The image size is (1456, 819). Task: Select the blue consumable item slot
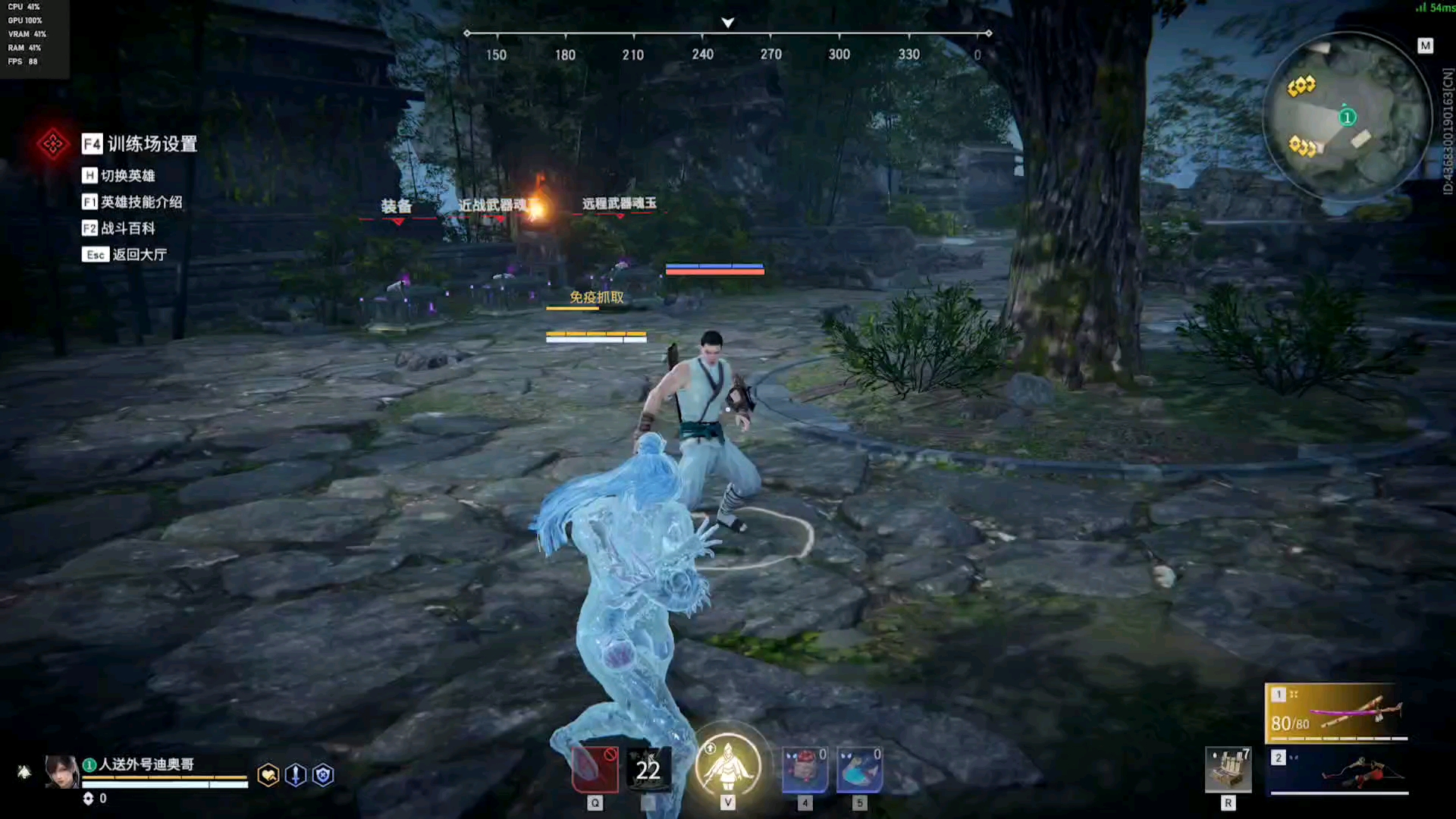click(x=859, y=769)
